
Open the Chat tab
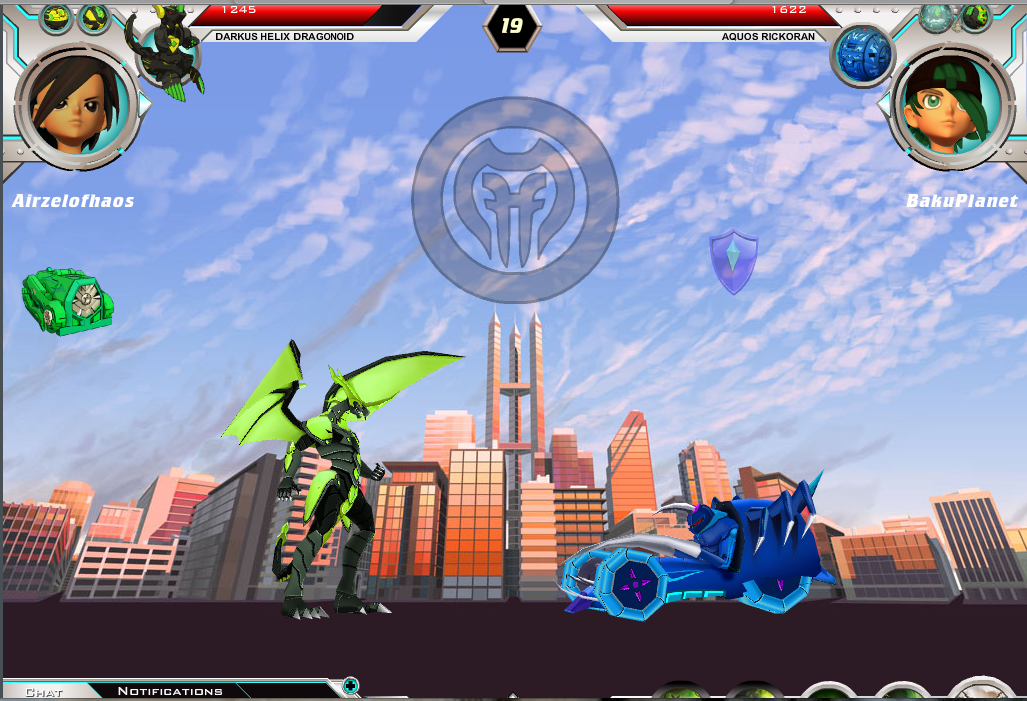coord(44,691)
